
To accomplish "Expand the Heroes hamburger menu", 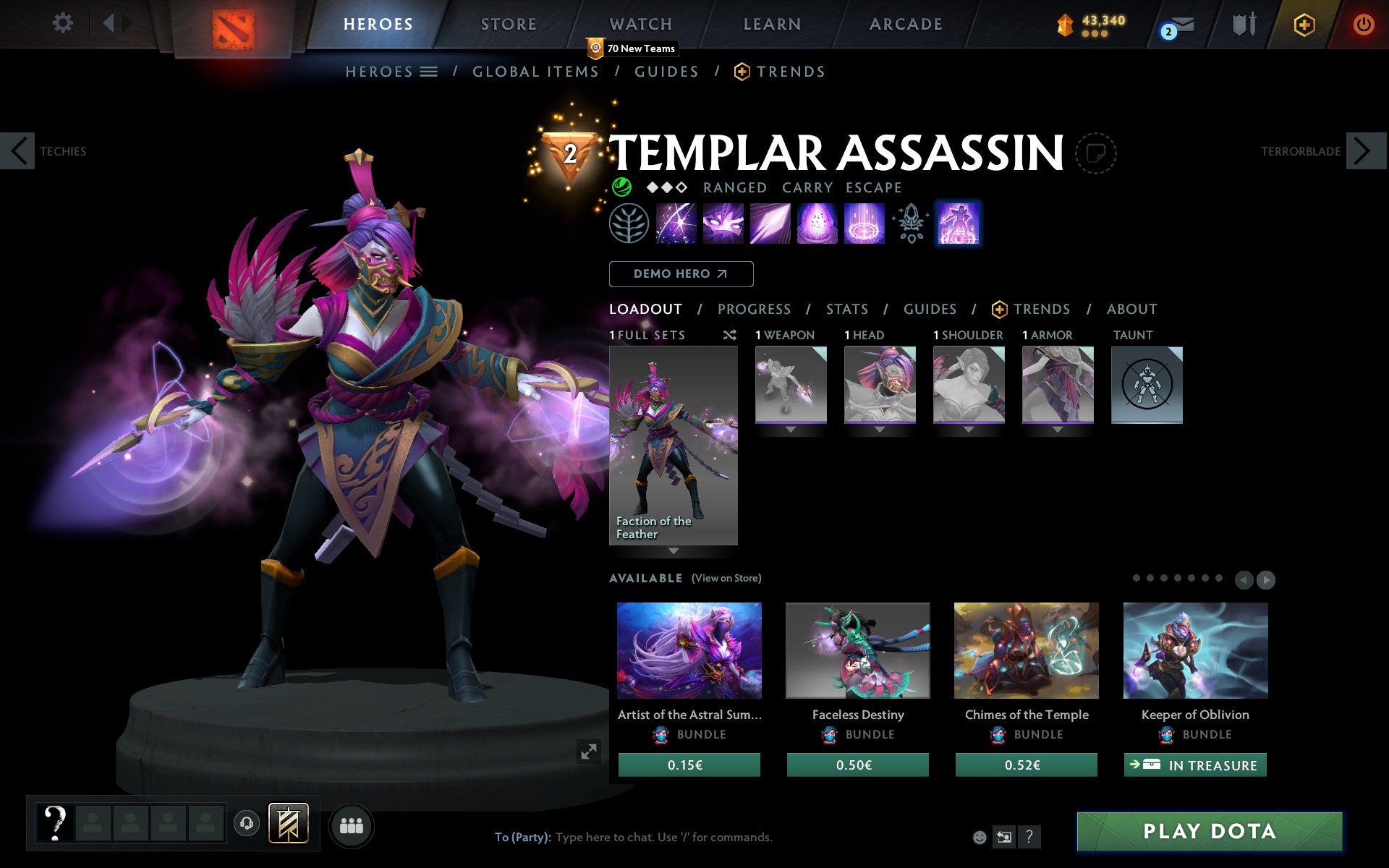I will [x=430, y=71].
